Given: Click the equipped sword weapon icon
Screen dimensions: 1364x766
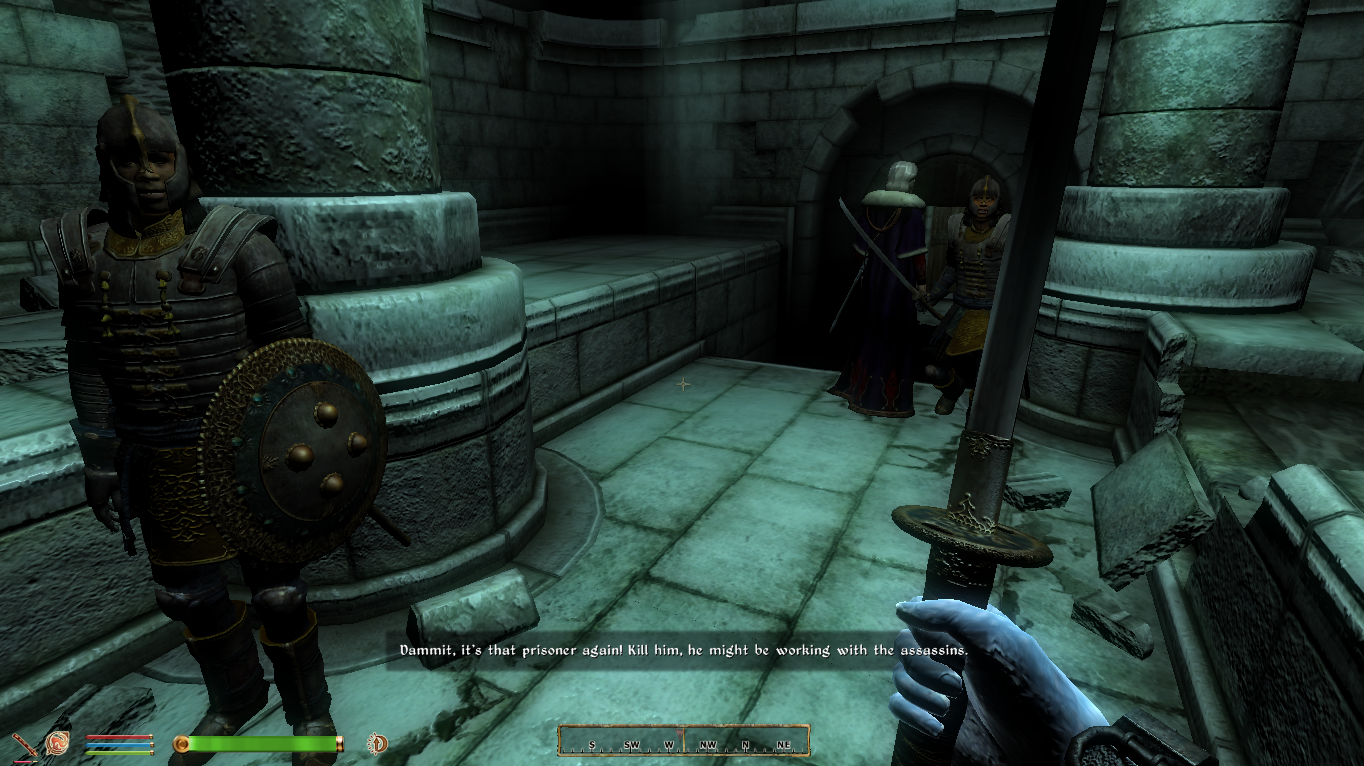Looking at the screenshot, I should pos(24,744).
